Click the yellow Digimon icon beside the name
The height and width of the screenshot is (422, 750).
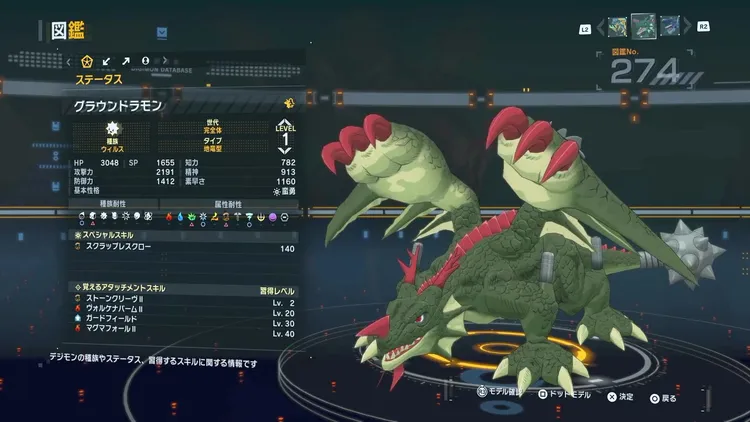click(288, 102)
